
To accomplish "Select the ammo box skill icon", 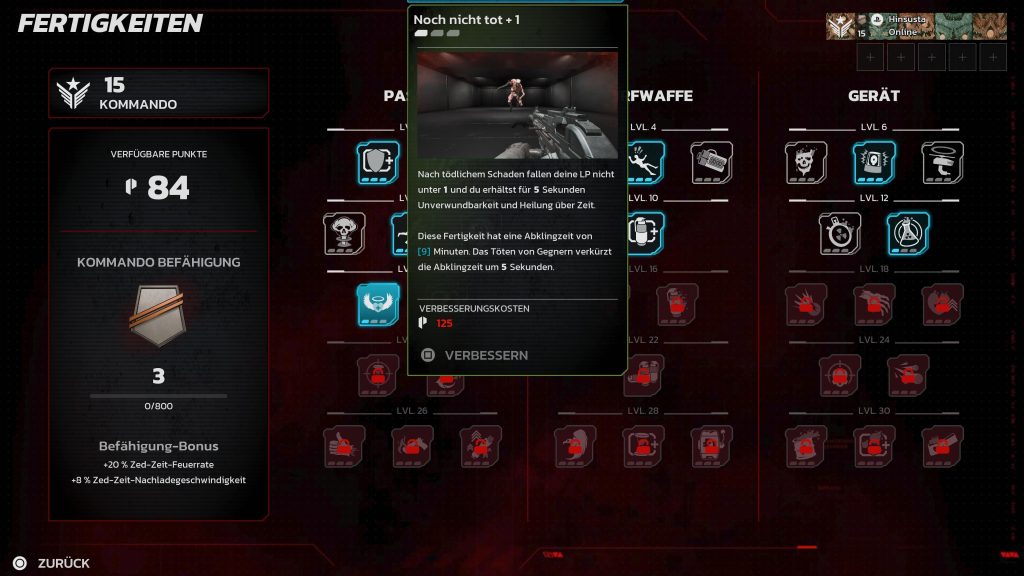I will pos(711,162).
